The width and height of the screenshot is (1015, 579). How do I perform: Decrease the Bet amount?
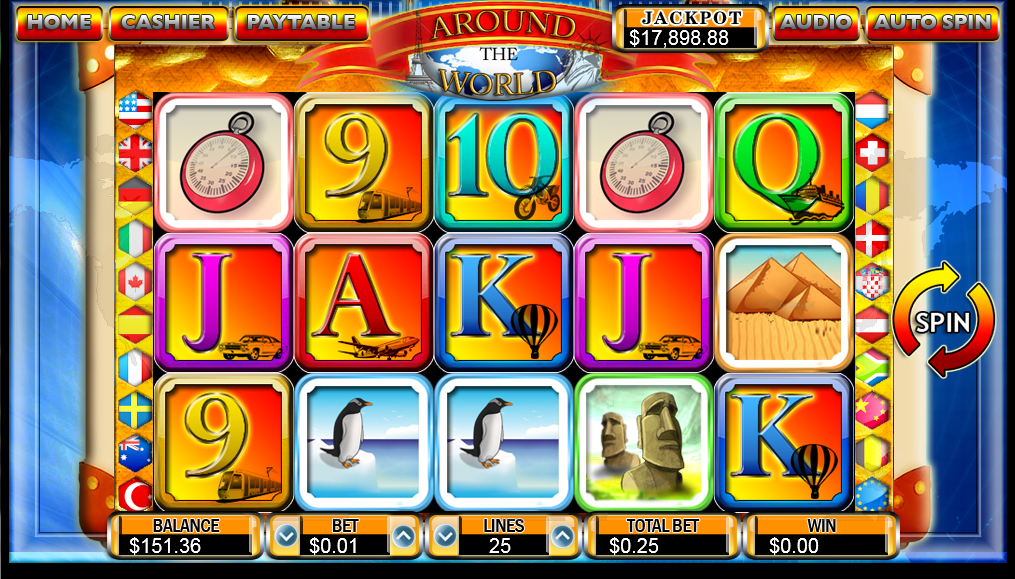tap(286, 537)
